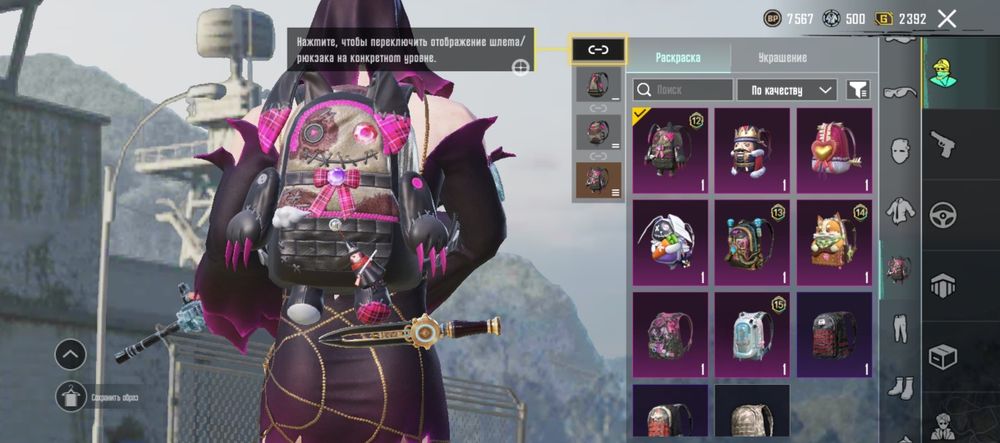Expand the up-arrow circle button
The width and height of the screenshot is (1000, 443).
click(x=70, y=353)
